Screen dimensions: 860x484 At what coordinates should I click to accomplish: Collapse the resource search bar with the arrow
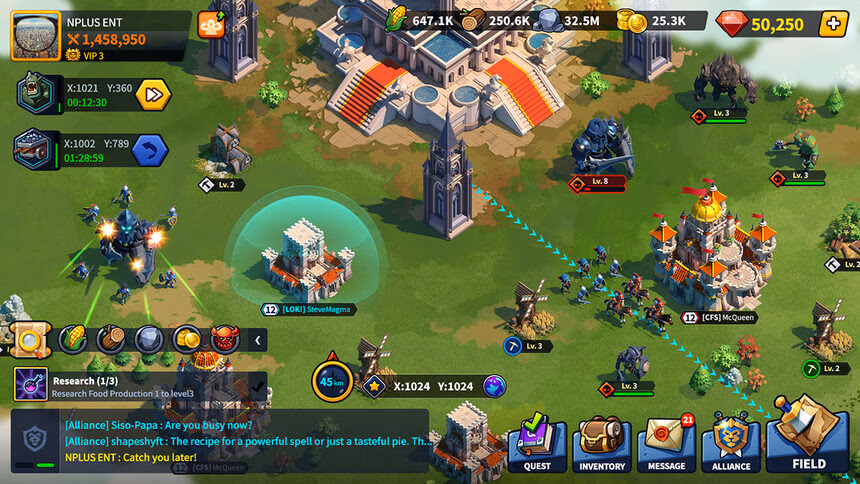(x=258, y=340)
